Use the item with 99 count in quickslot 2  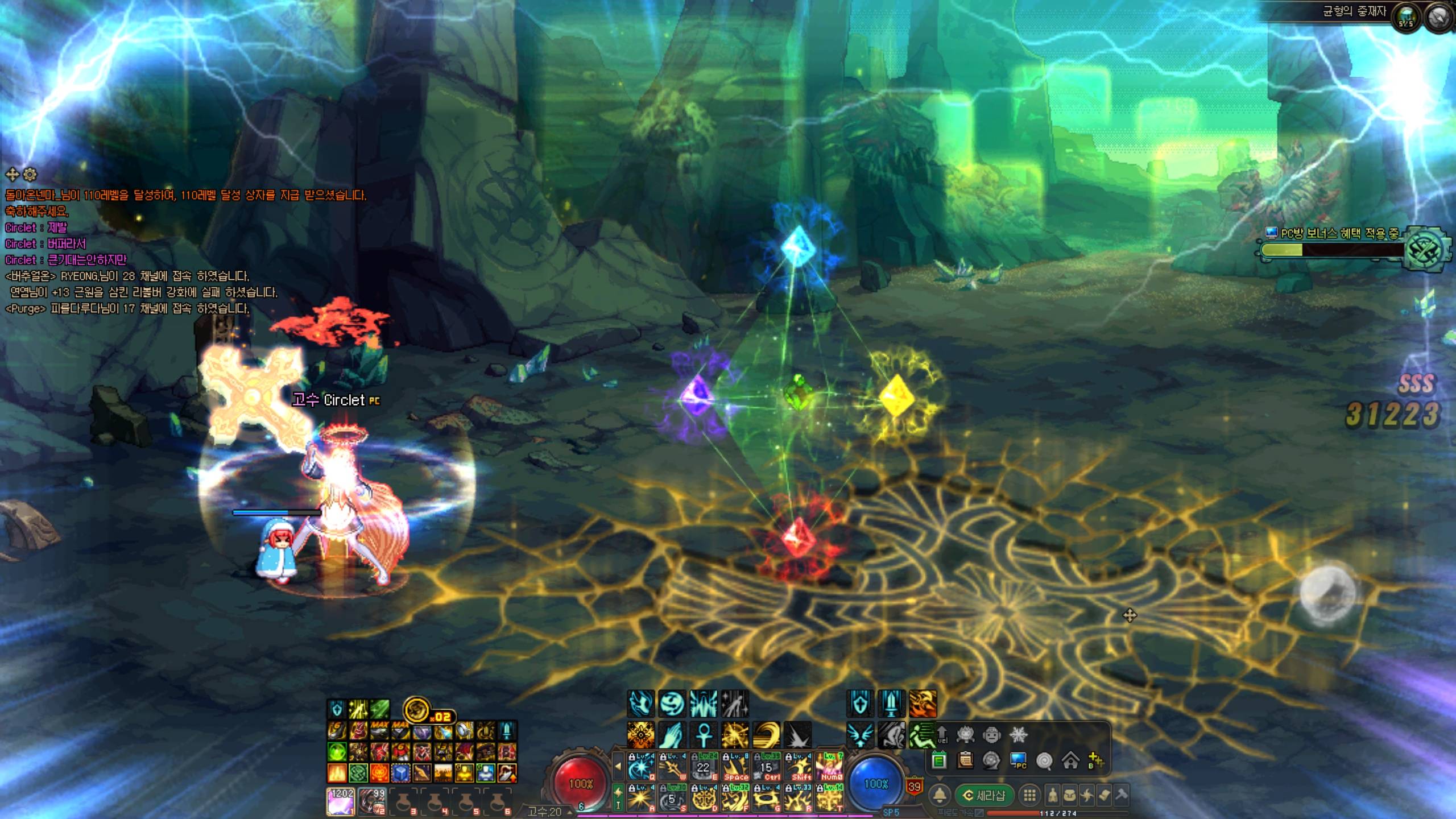(372, 801)
